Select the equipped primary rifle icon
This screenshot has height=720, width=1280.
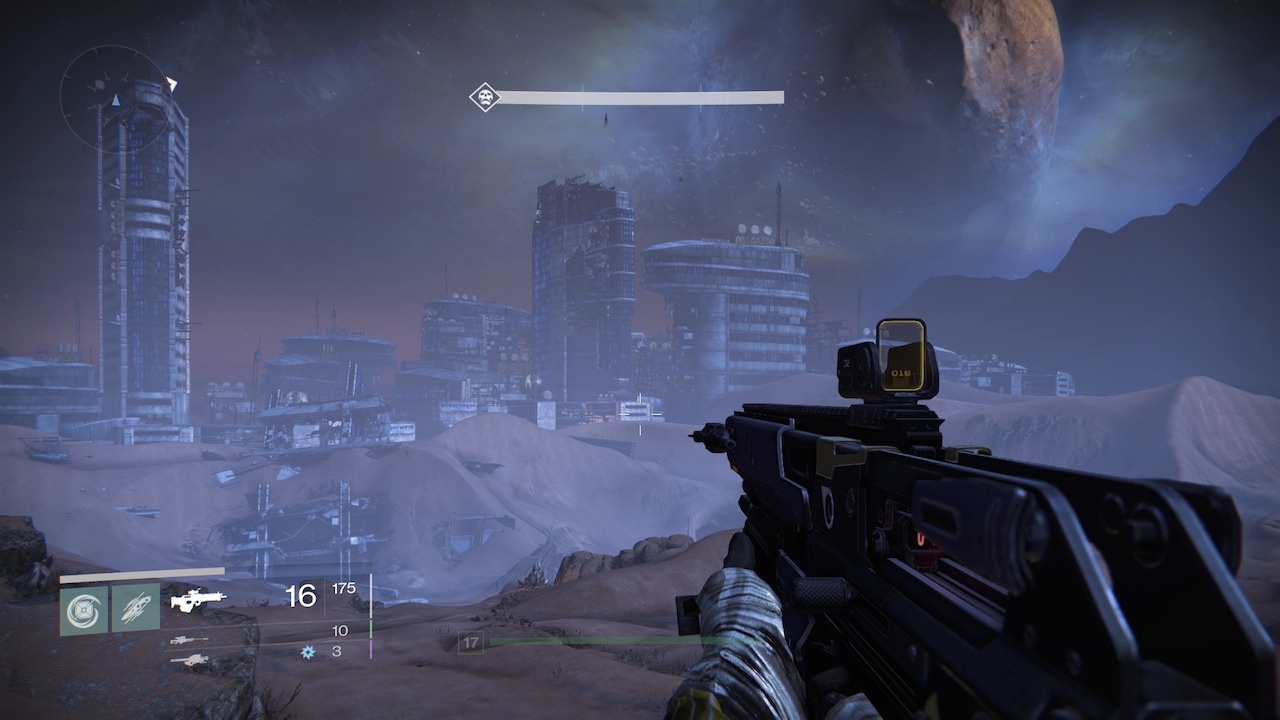(198, 600)
